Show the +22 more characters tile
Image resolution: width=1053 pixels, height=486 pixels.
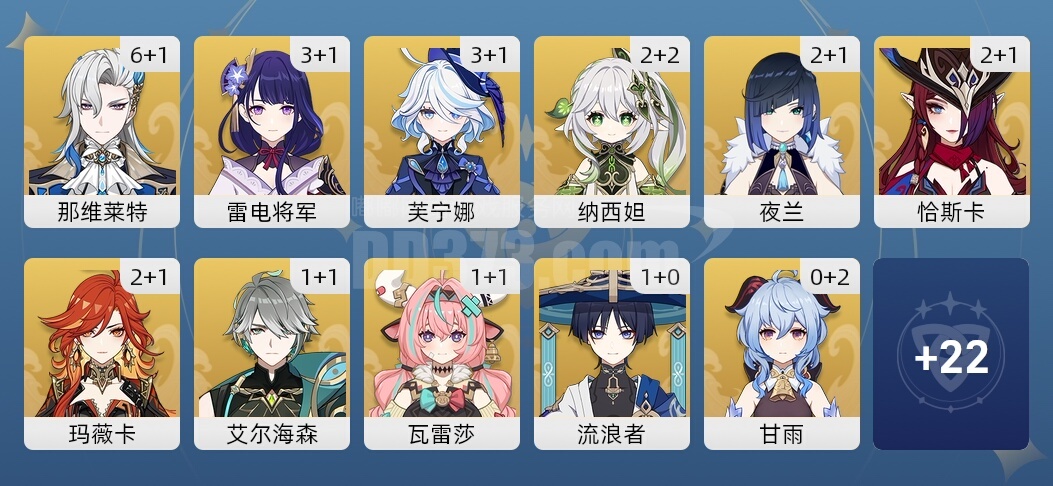pyautogui.click(x=951, y=354)
